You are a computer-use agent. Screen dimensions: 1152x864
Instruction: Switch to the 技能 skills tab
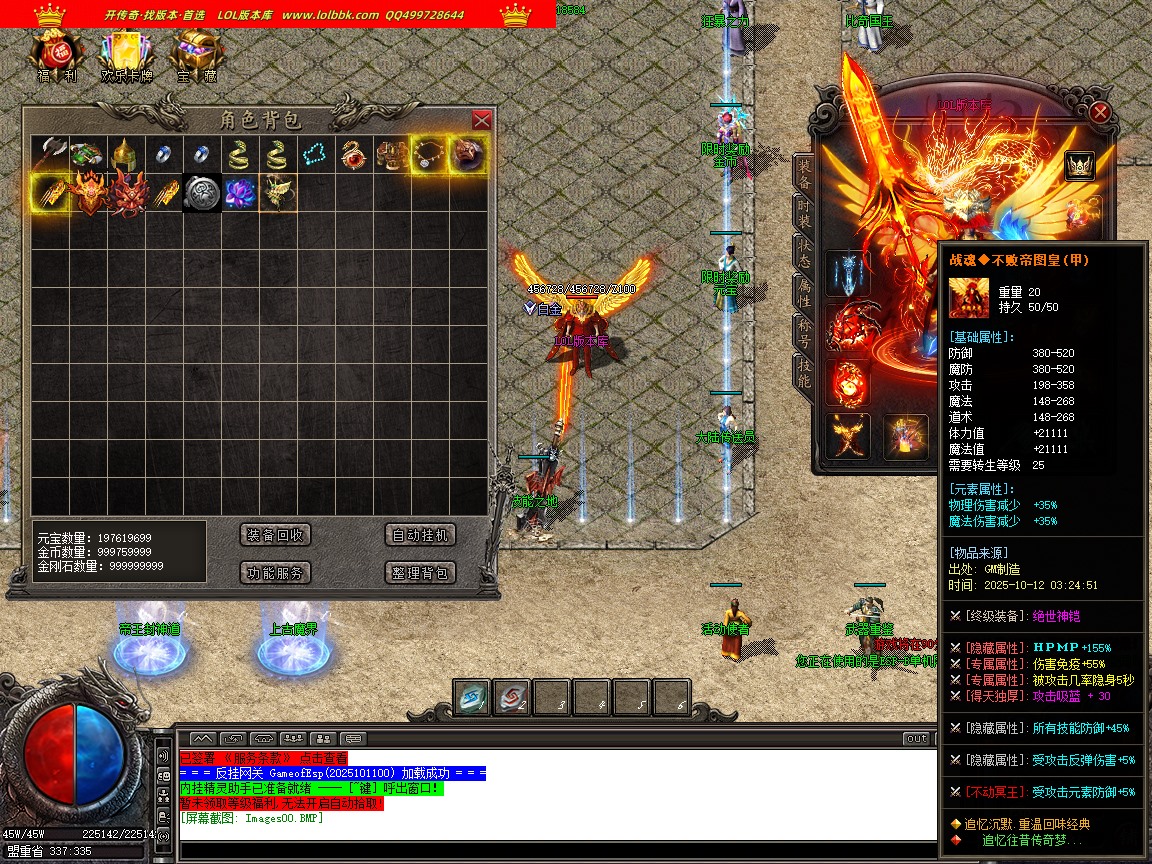[x=804, y=372]
